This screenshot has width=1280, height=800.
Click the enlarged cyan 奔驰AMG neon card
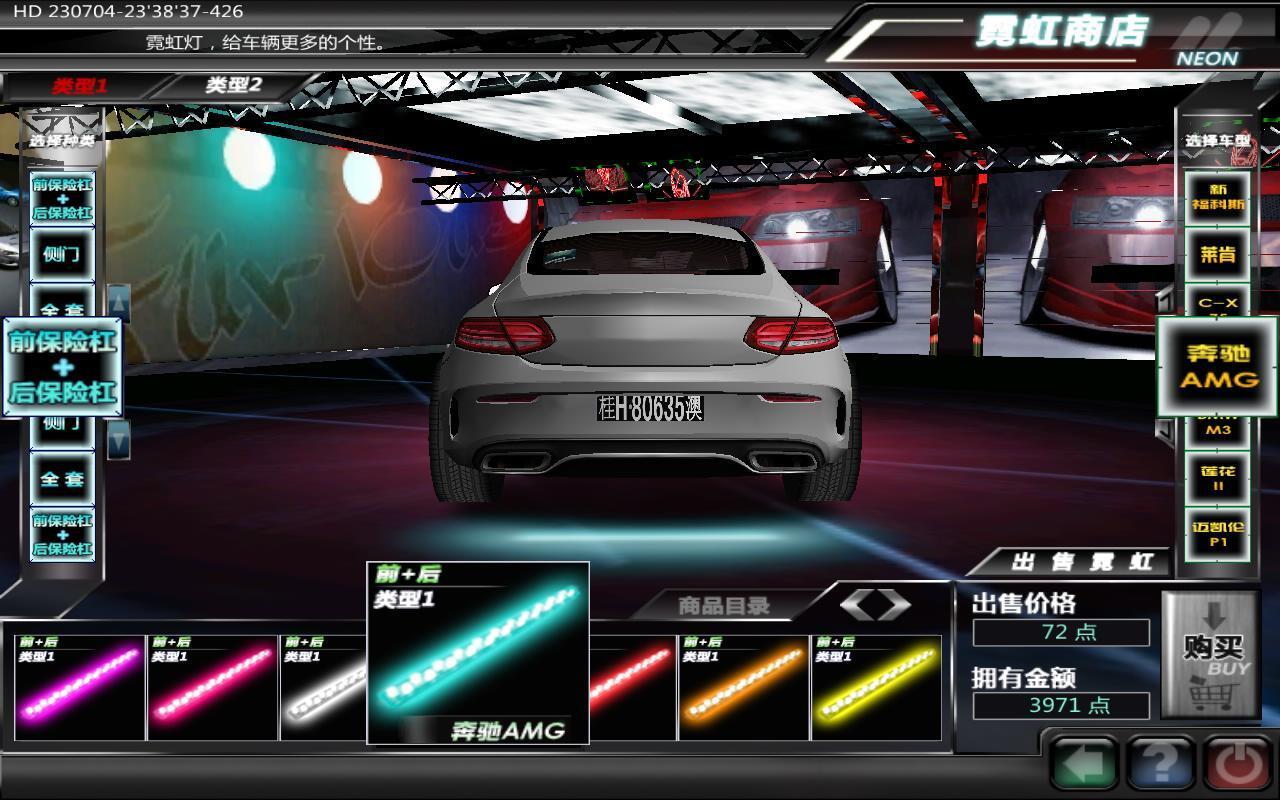pyautogui.click(x=478, y=654)
